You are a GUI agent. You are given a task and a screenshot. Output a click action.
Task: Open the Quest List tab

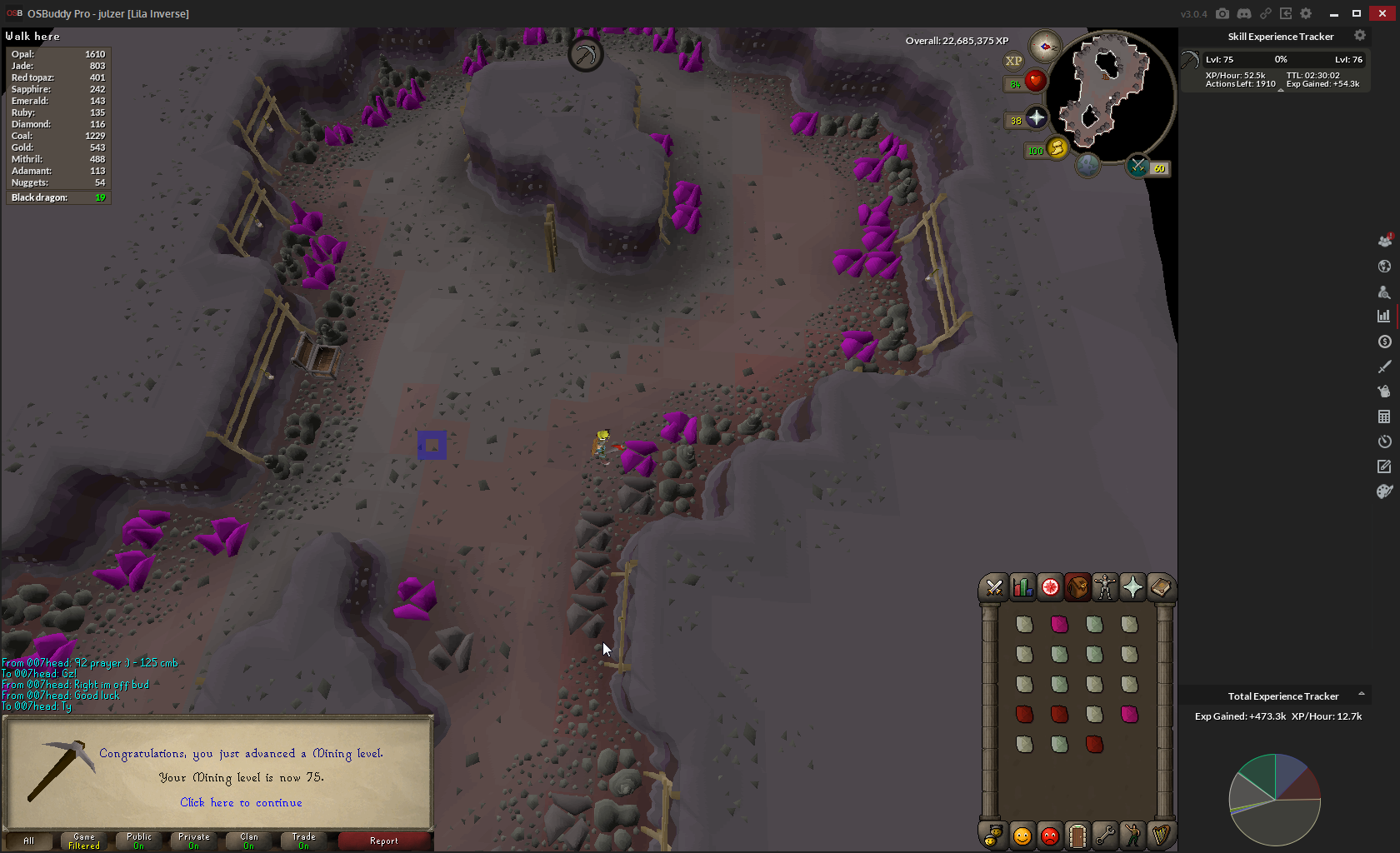coord(1050,588)
